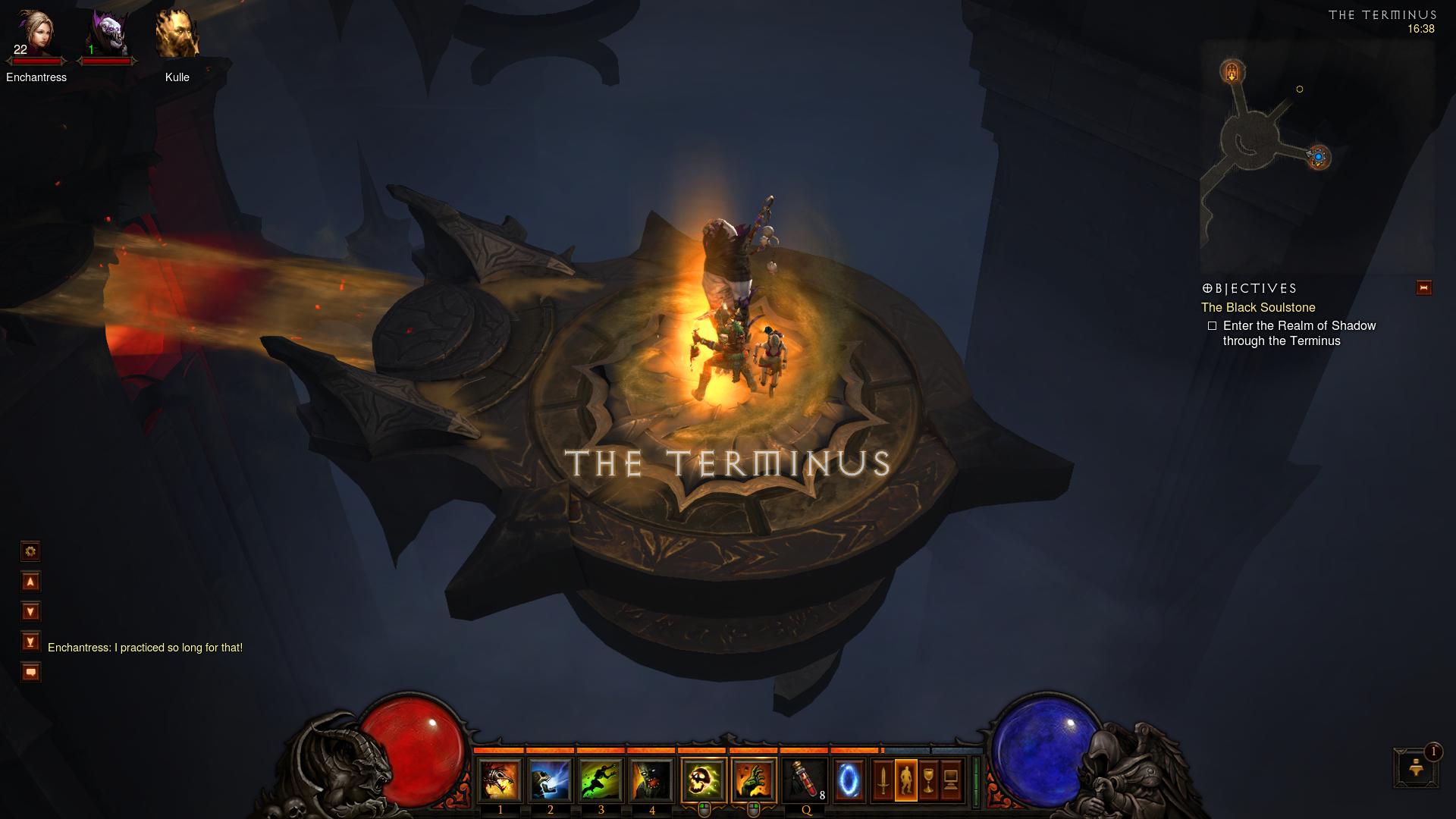Open the skills menu with sword icon
The height and width of the screenshot is (819, 1456).
[x=883, y=780]
